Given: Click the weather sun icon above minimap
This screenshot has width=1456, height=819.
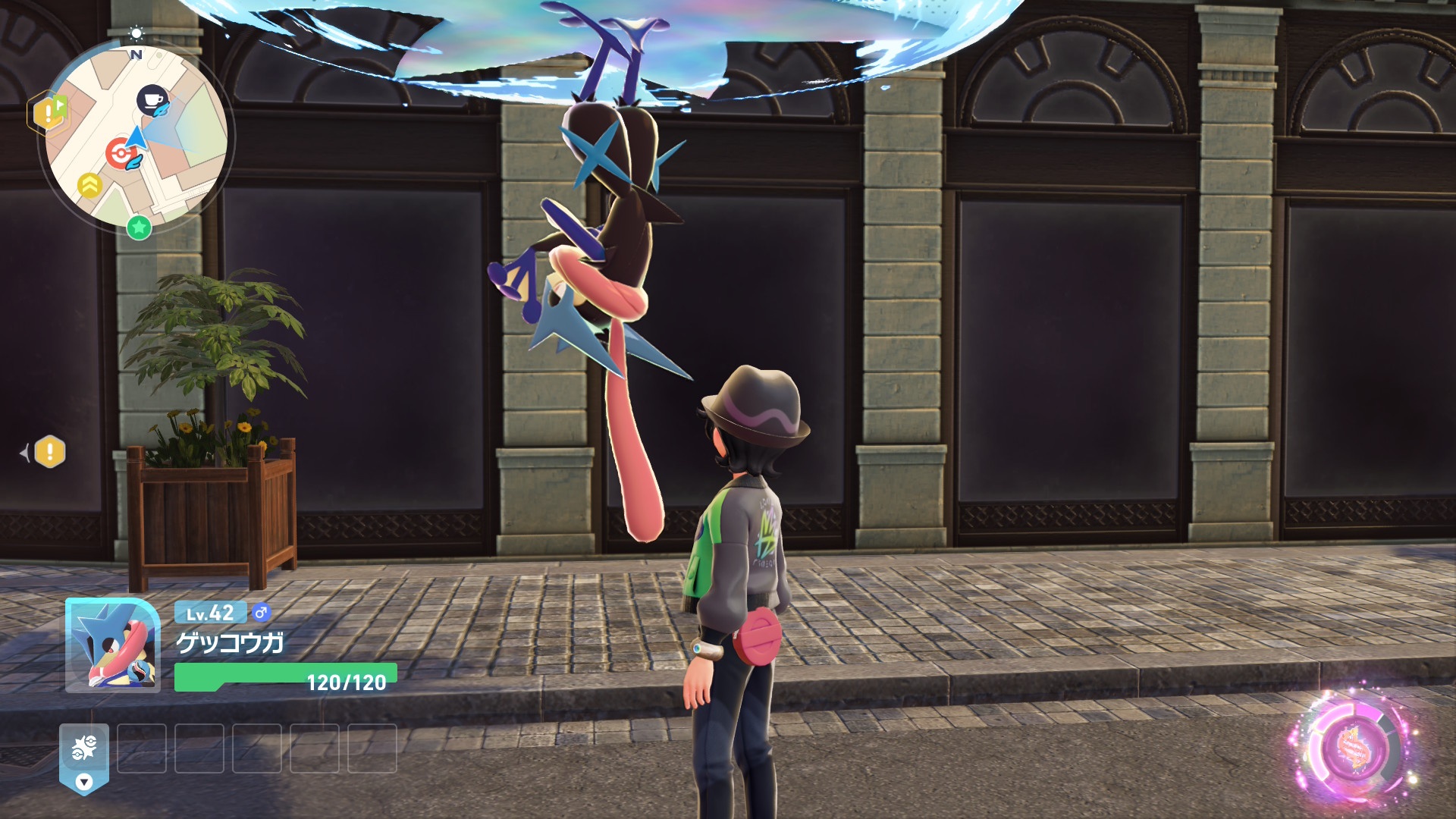Looking at the screenshot, I should pyautogui.click(x=135, y=33).
